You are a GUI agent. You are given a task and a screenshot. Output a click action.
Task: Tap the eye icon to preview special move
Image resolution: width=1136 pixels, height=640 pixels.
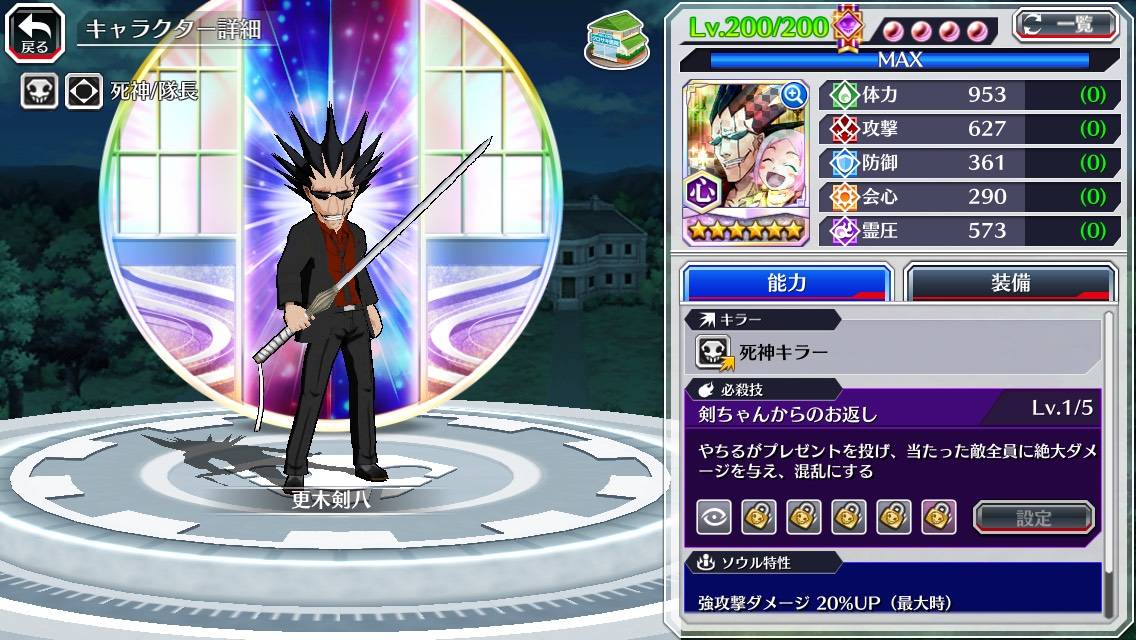(x=713, y=517)
